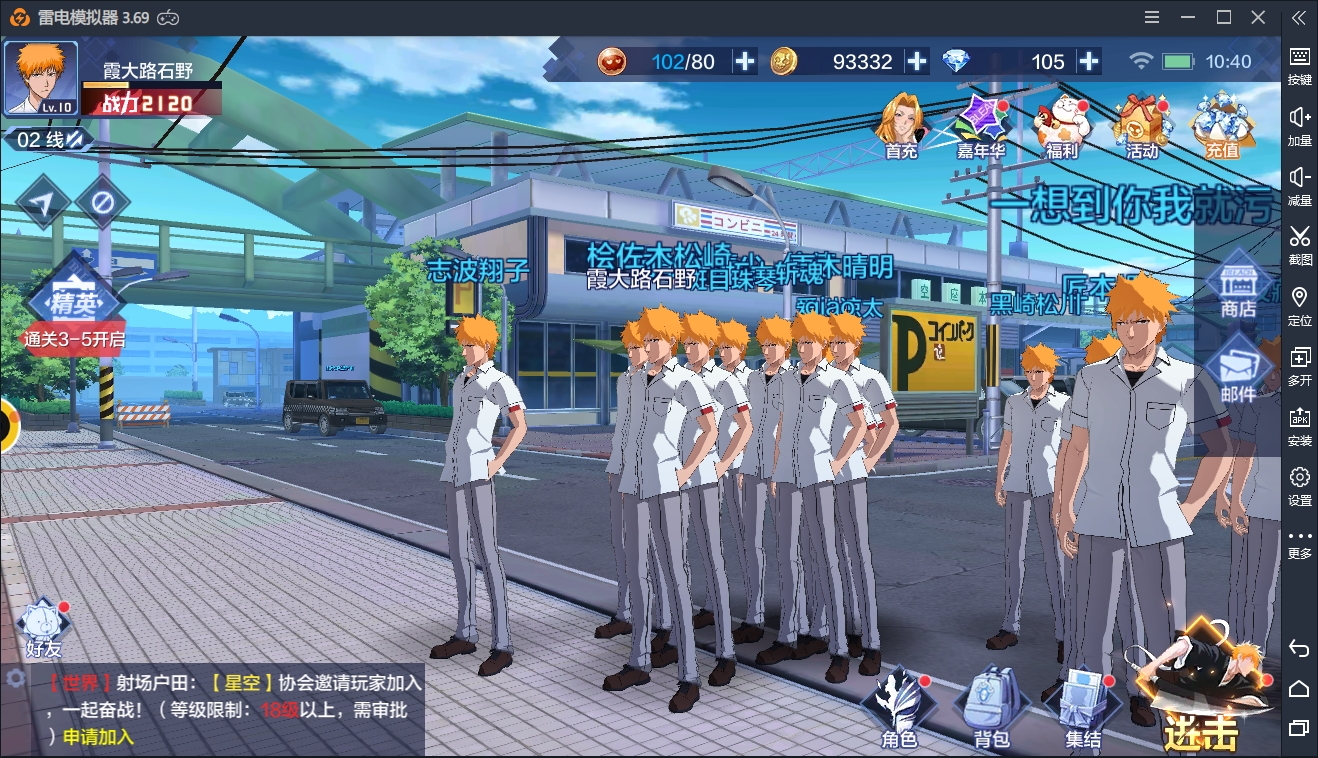This screenshot has width=1318, height=758.
Task: Open the 邮件 mailbox
Action: click(1238, 371)
